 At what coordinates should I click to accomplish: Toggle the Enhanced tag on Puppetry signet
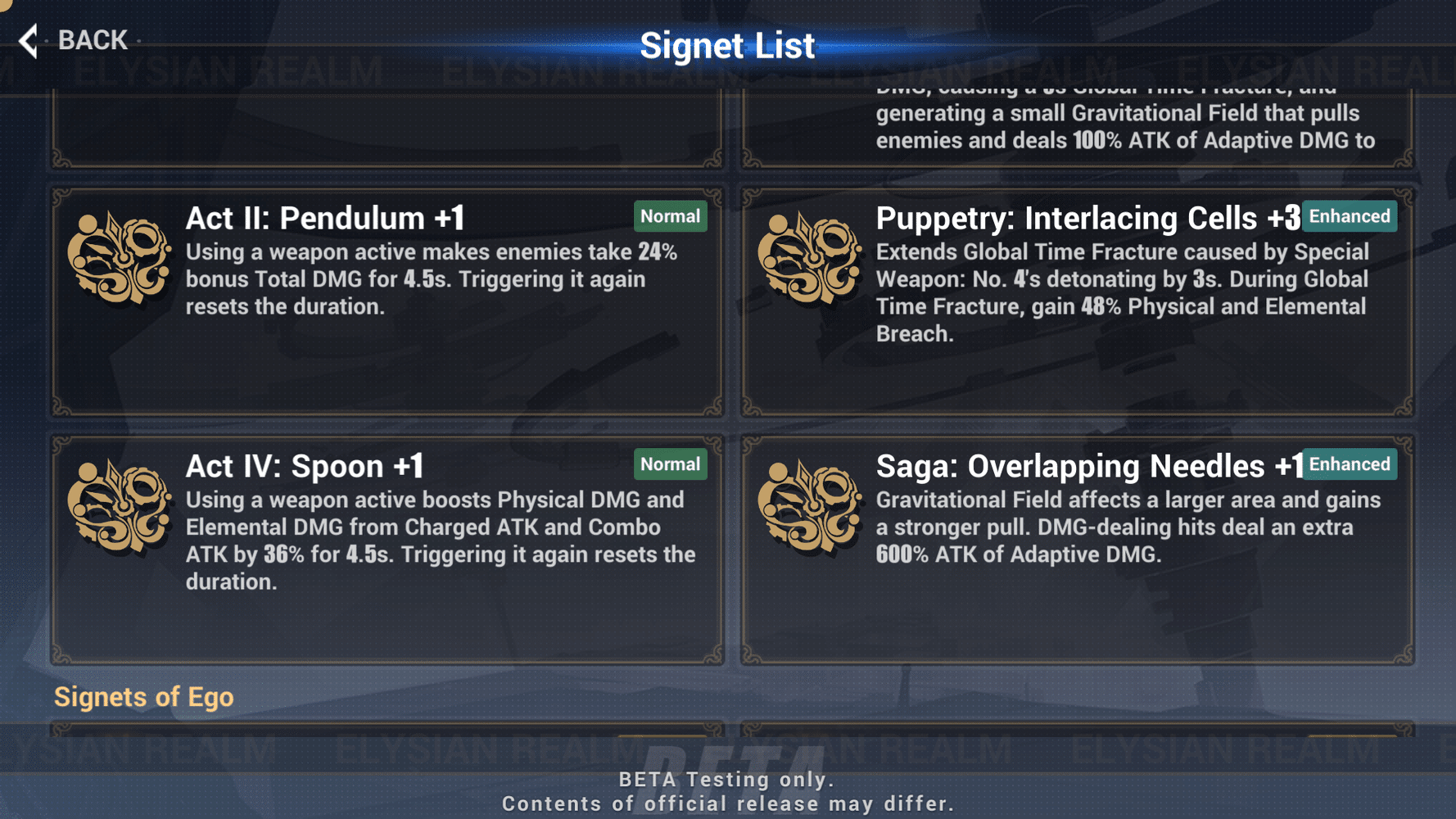pyautogui.click(x=1350, y=216)
